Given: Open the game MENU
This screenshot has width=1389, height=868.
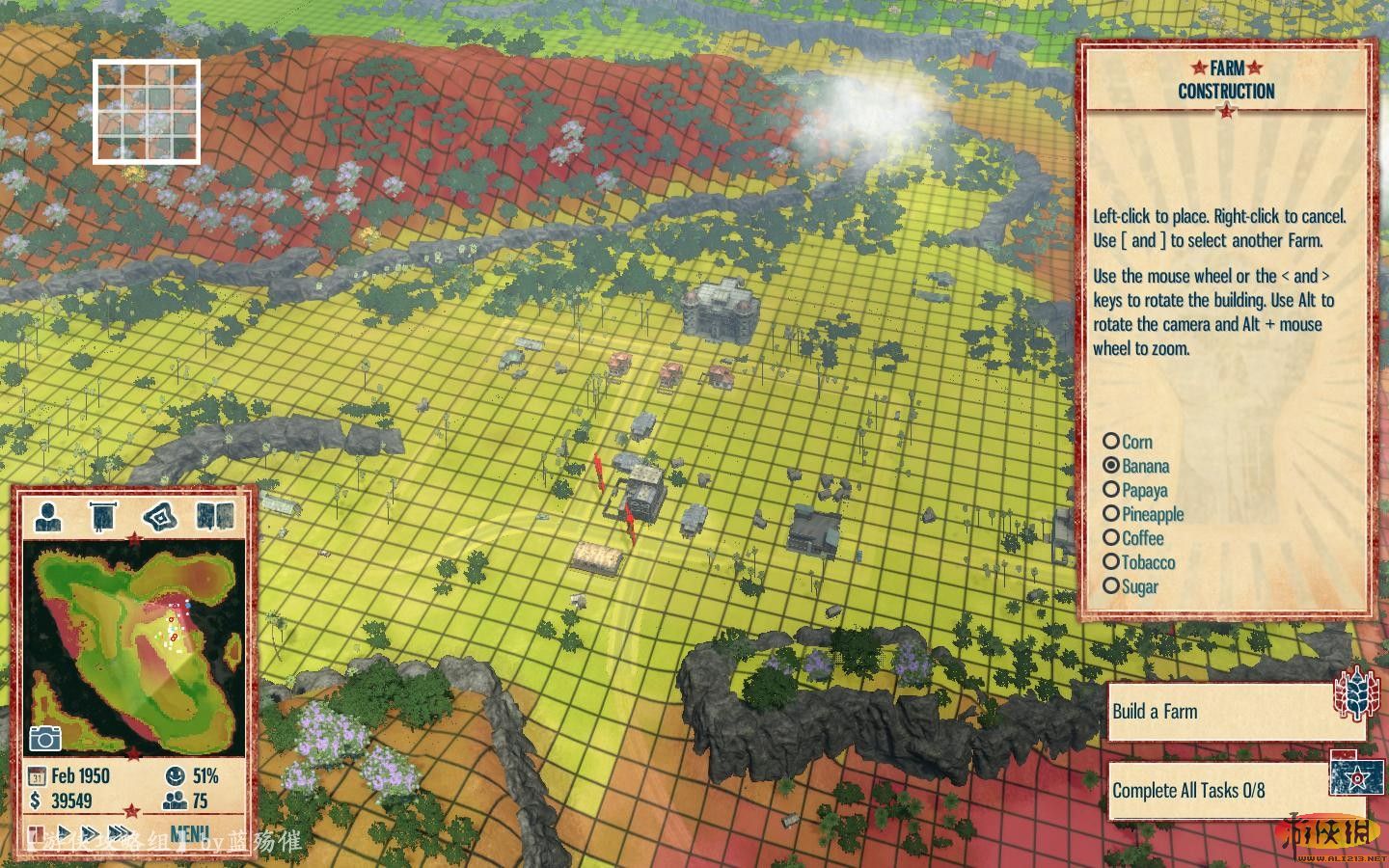Looking at the screenshot, I should pyautogui.click(x=189, y=833).
